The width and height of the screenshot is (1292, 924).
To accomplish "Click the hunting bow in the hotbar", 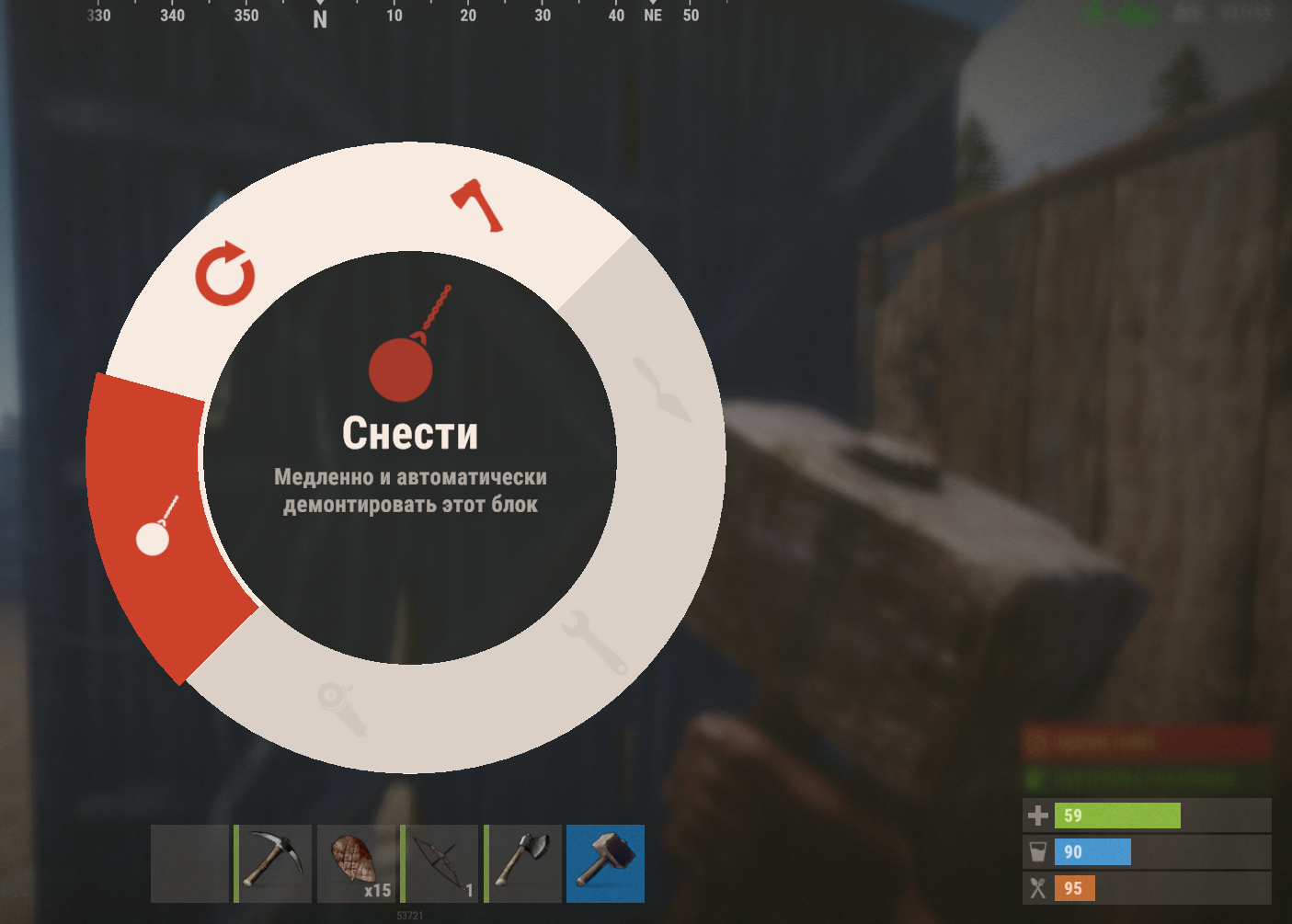I will (439, 862).
